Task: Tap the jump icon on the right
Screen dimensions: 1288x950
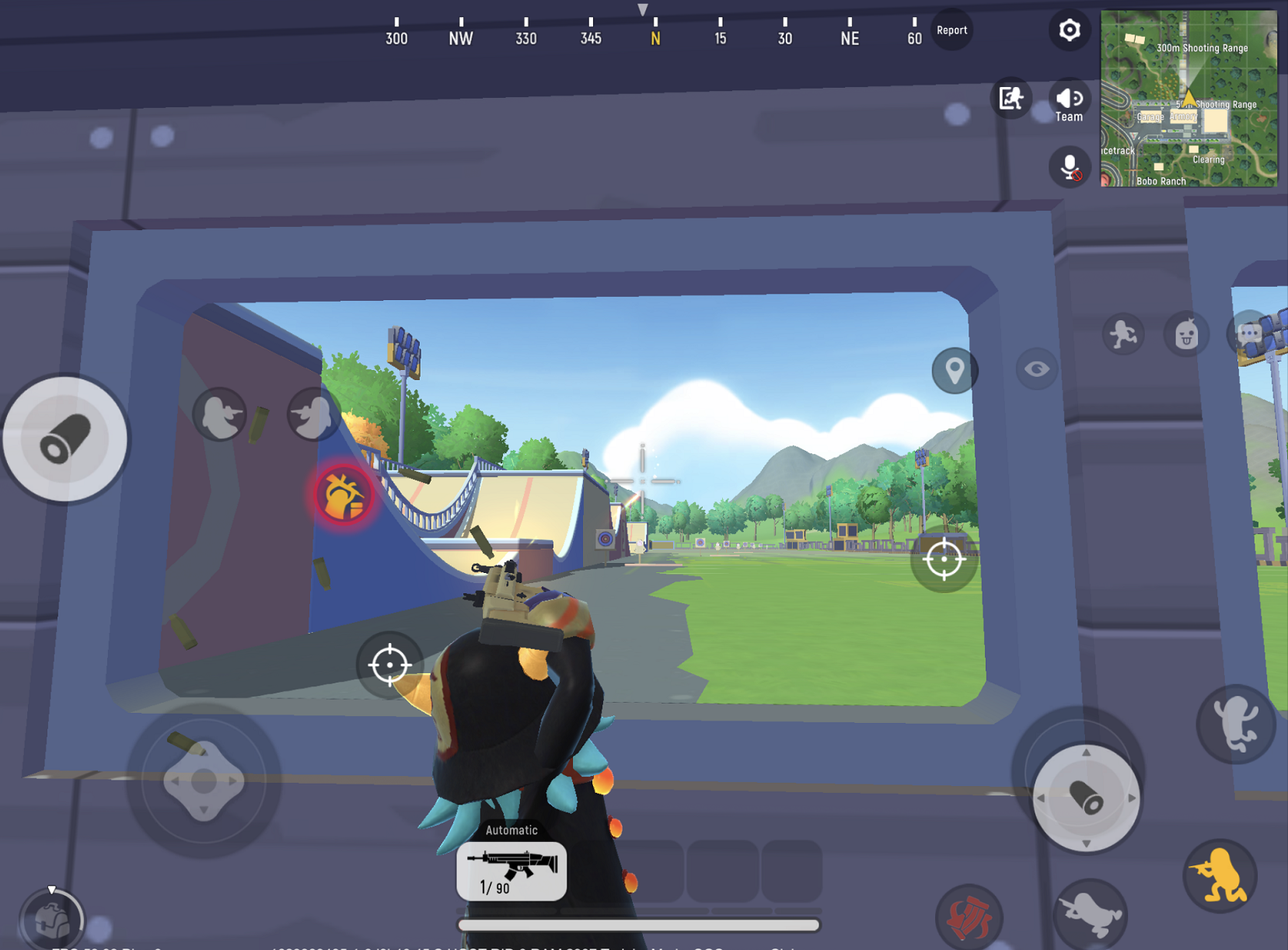Action: [x=1236, y=722]
